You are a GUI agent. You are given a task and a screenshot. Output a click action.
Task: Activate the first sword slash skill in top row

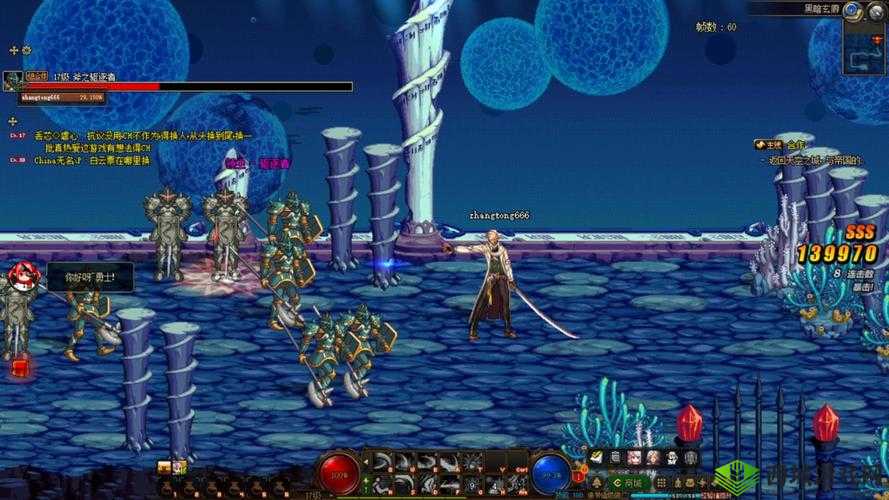382,461
